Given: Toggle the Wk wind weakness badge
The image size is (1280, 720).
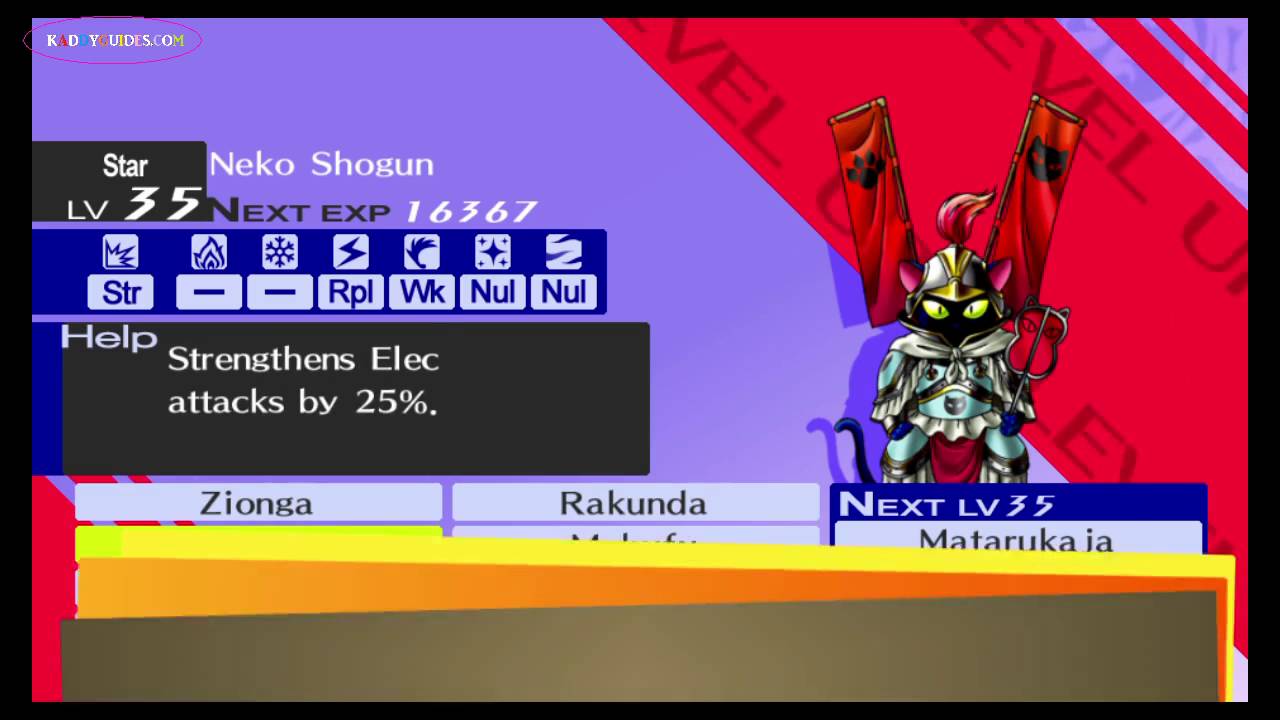Looking at the screenshot, I should (x=421, y=292).
